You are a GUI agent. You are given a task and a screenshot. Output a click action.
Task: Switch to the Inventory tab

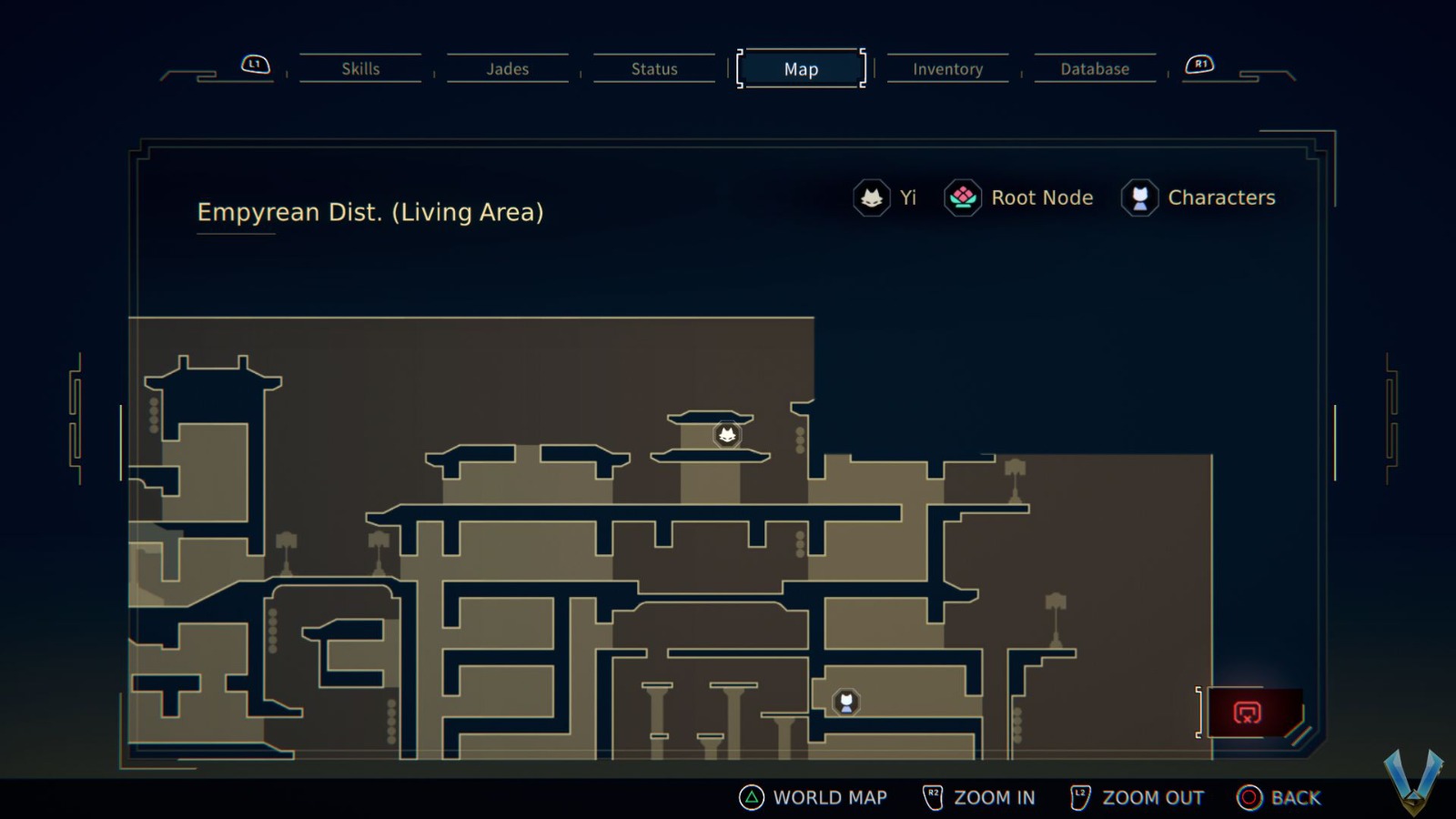[x=947, y=68]
